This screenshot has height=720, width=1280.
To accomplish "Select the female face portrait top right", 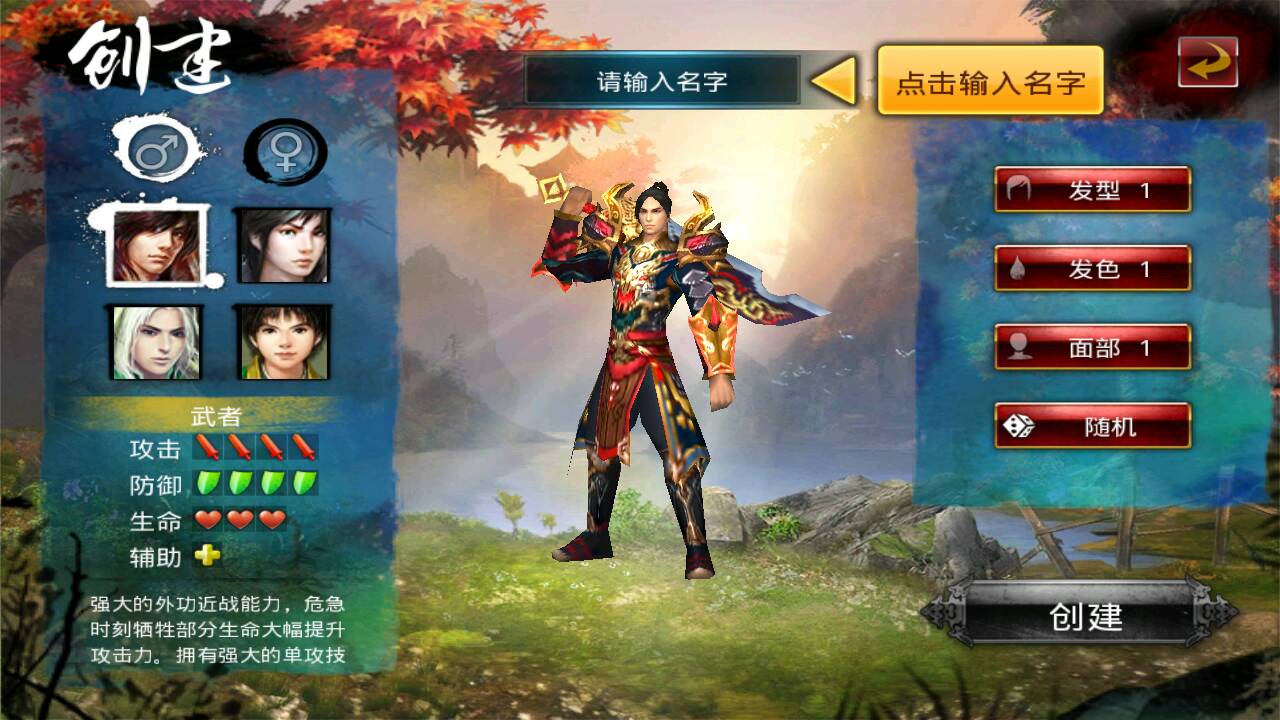I will [283, 247].
